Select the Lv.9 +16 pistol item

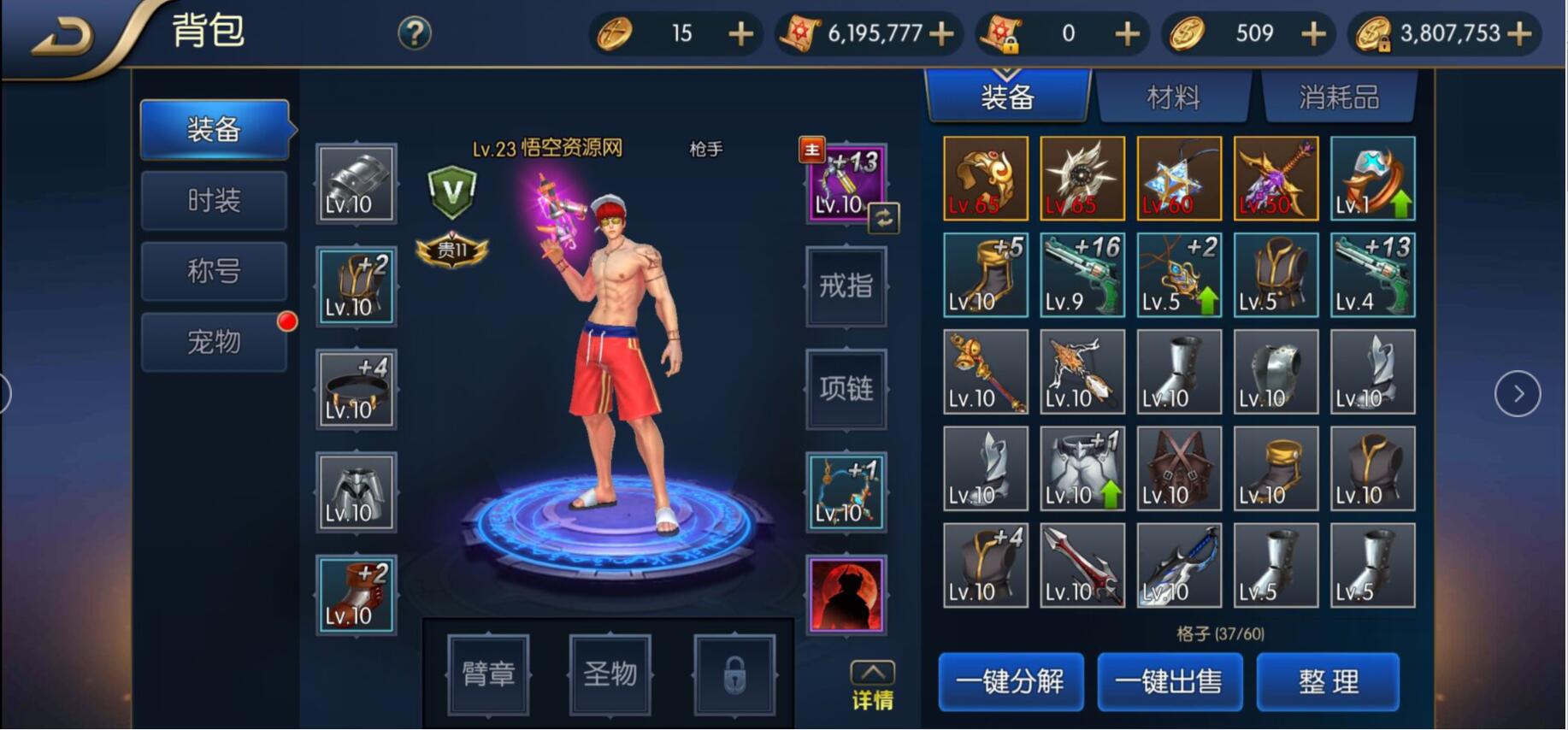pos(1082,274)
